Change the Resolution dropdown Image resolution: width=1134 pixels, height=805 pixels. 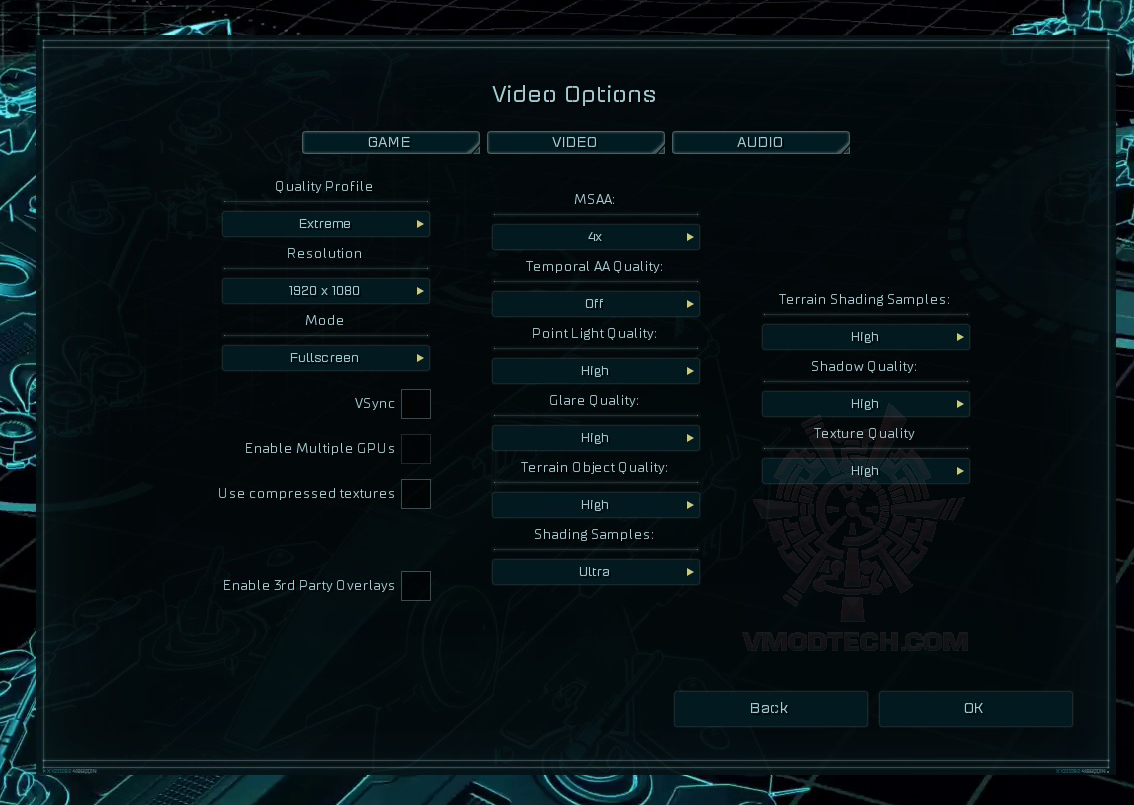click(326, 291)
